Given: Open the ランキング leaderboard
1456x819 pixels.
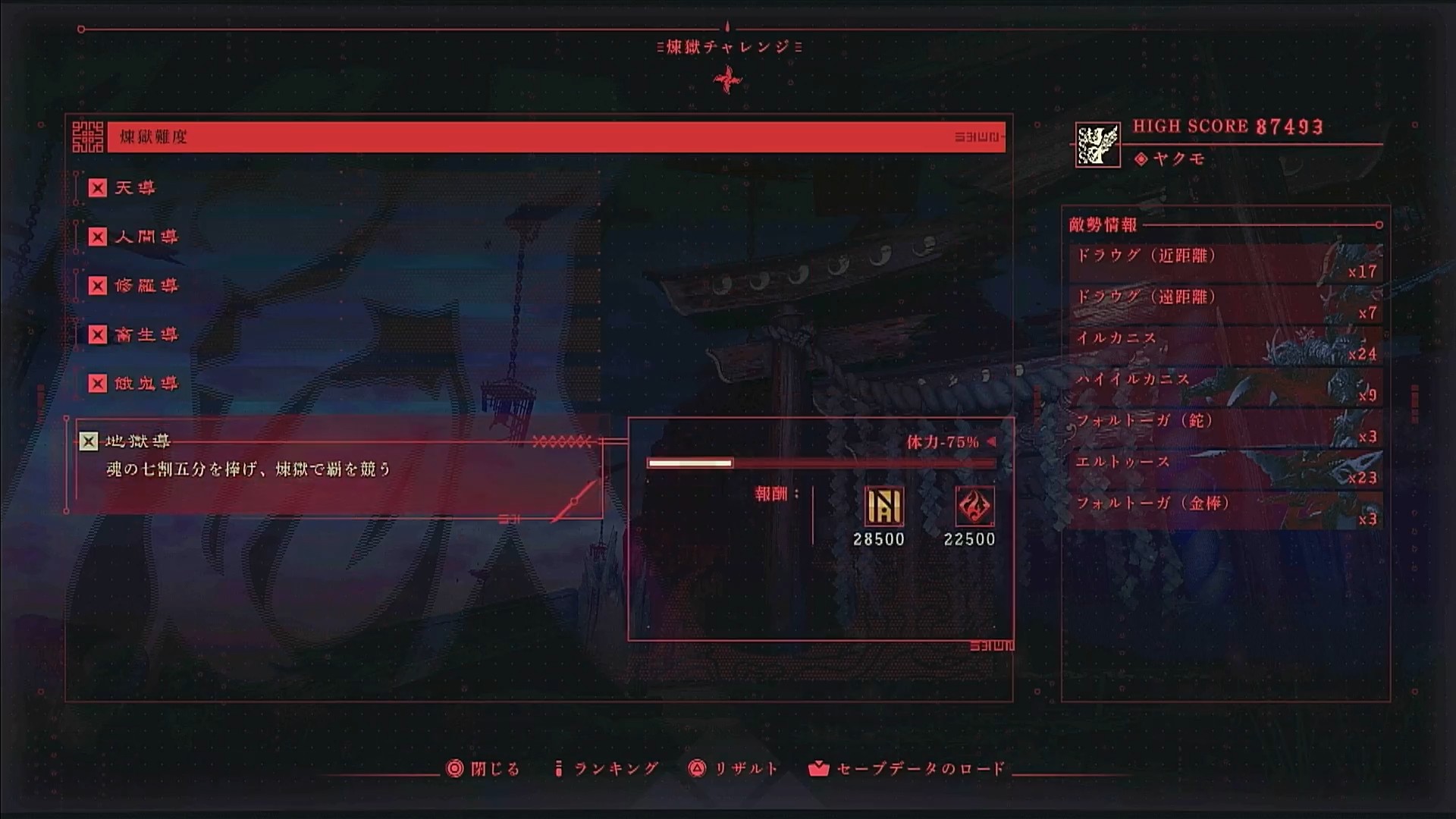Looking at the screenshot, I should pos(607,769).
